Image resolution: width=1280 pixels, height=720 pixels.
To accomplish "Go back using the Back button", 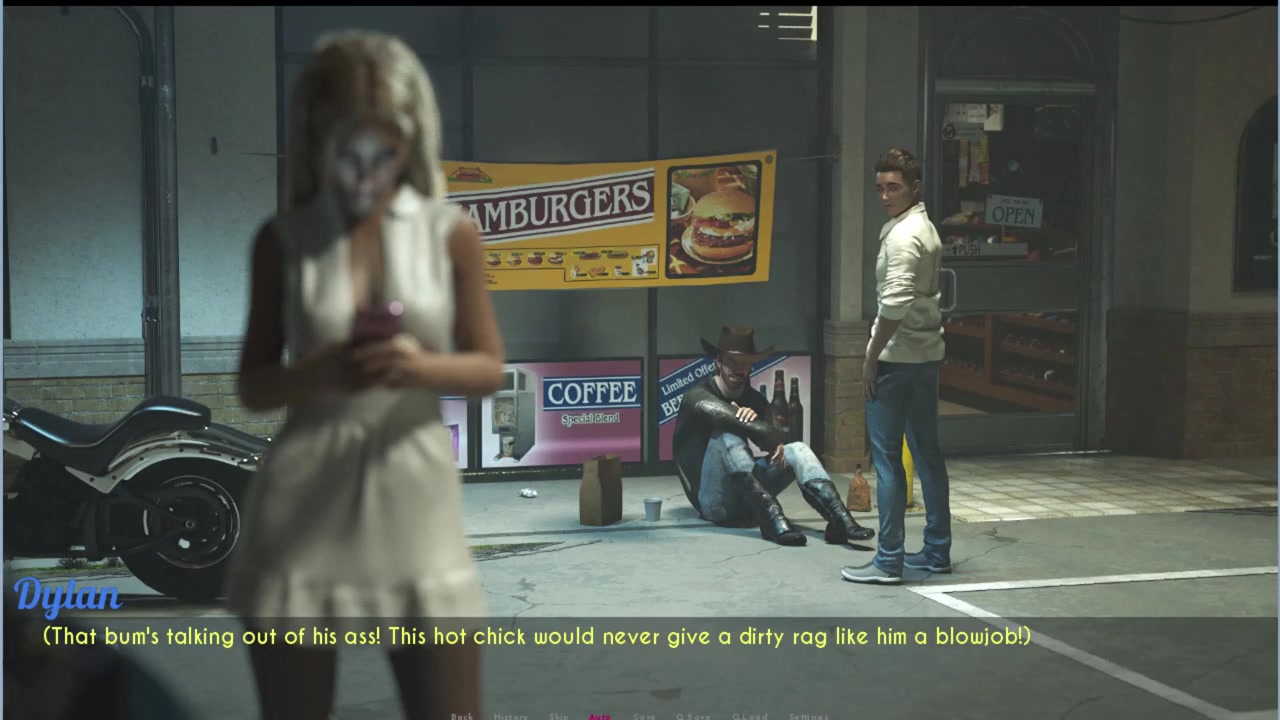I will tap(462, 716).
